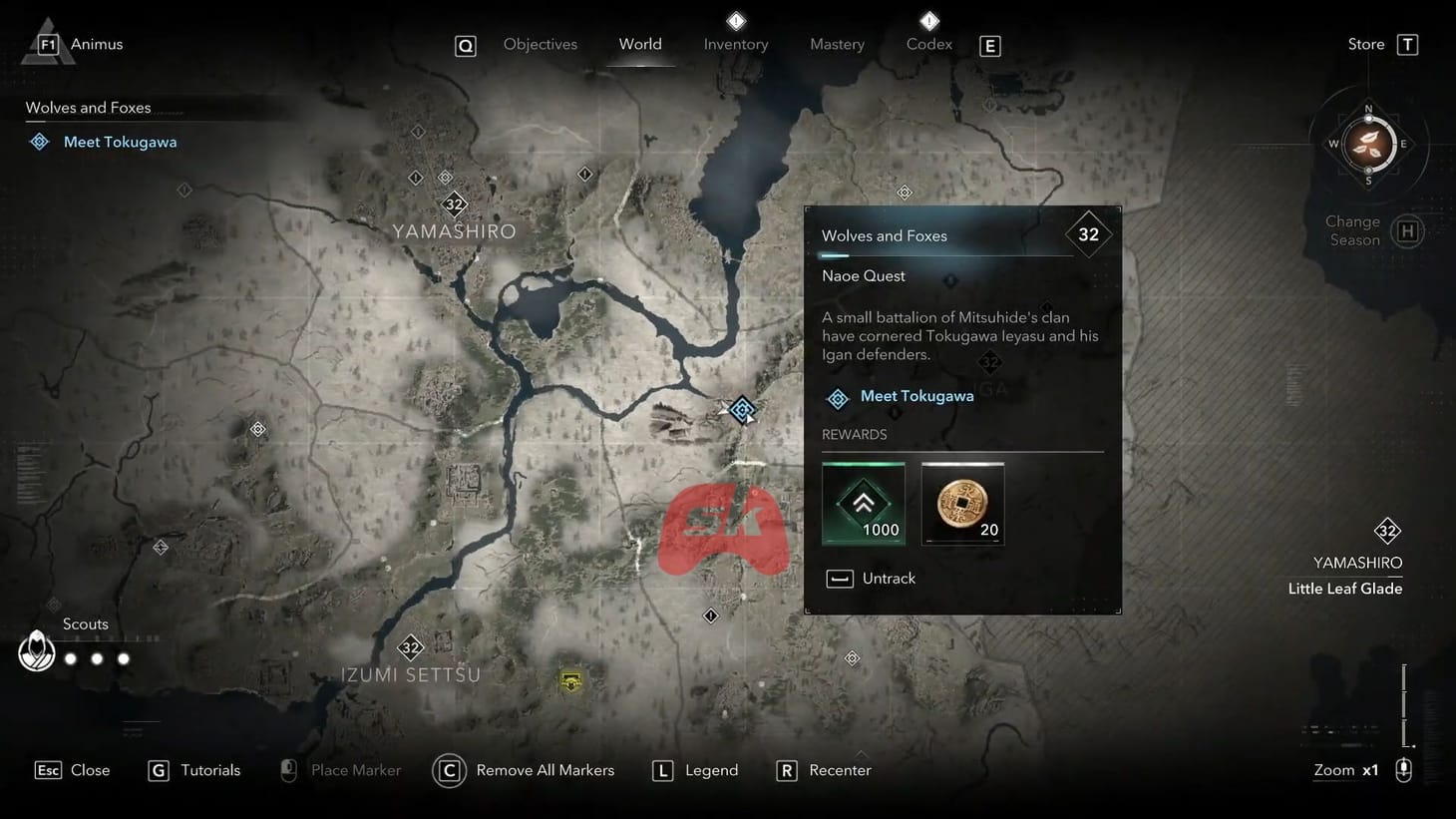Select the level 32 Yamashiro region badge
Viewport: 1456px width, 819px height.
[x=1387, y=531]
